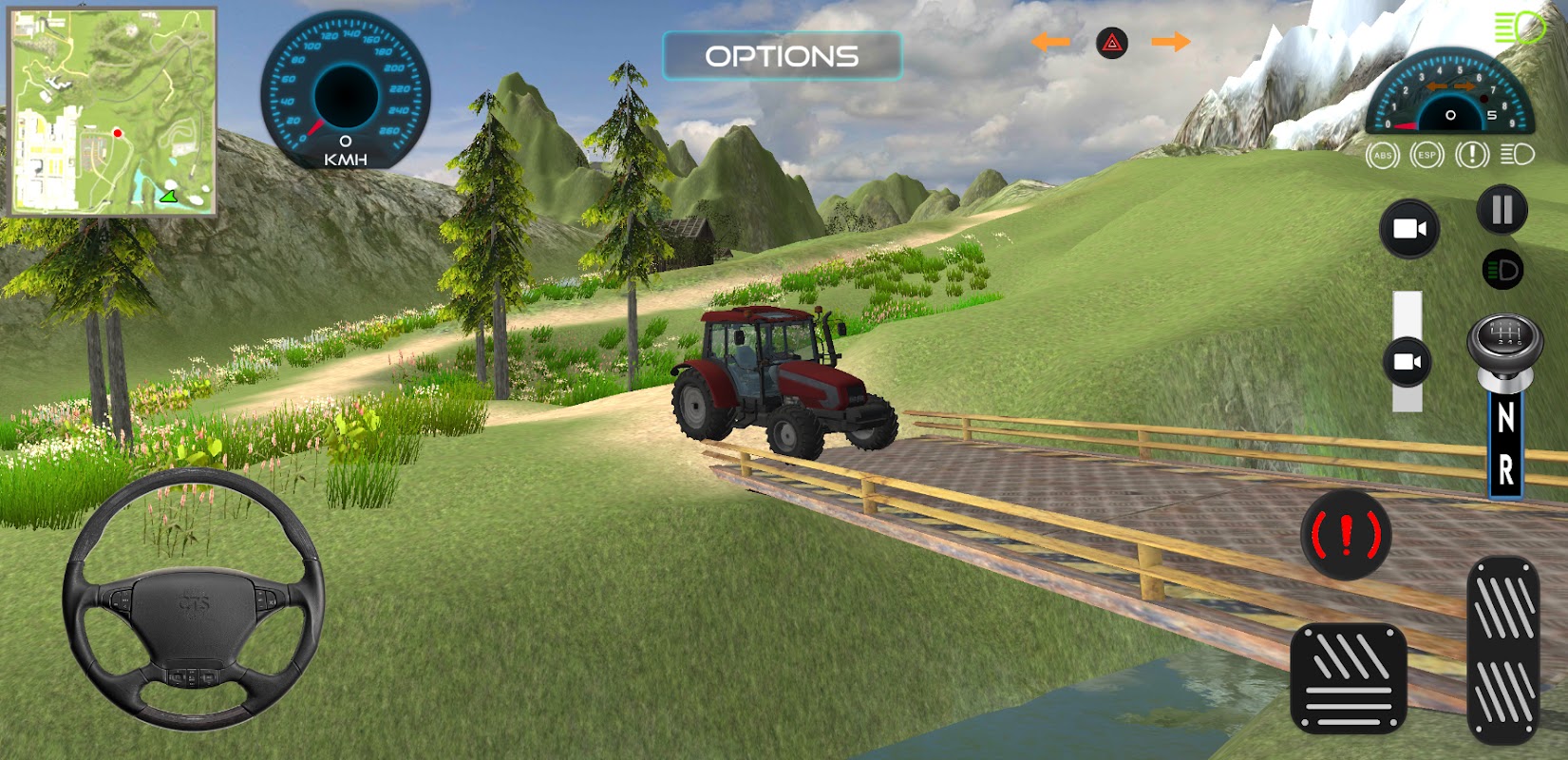Switch camera view with the upper camera button

pos(1409,229)
